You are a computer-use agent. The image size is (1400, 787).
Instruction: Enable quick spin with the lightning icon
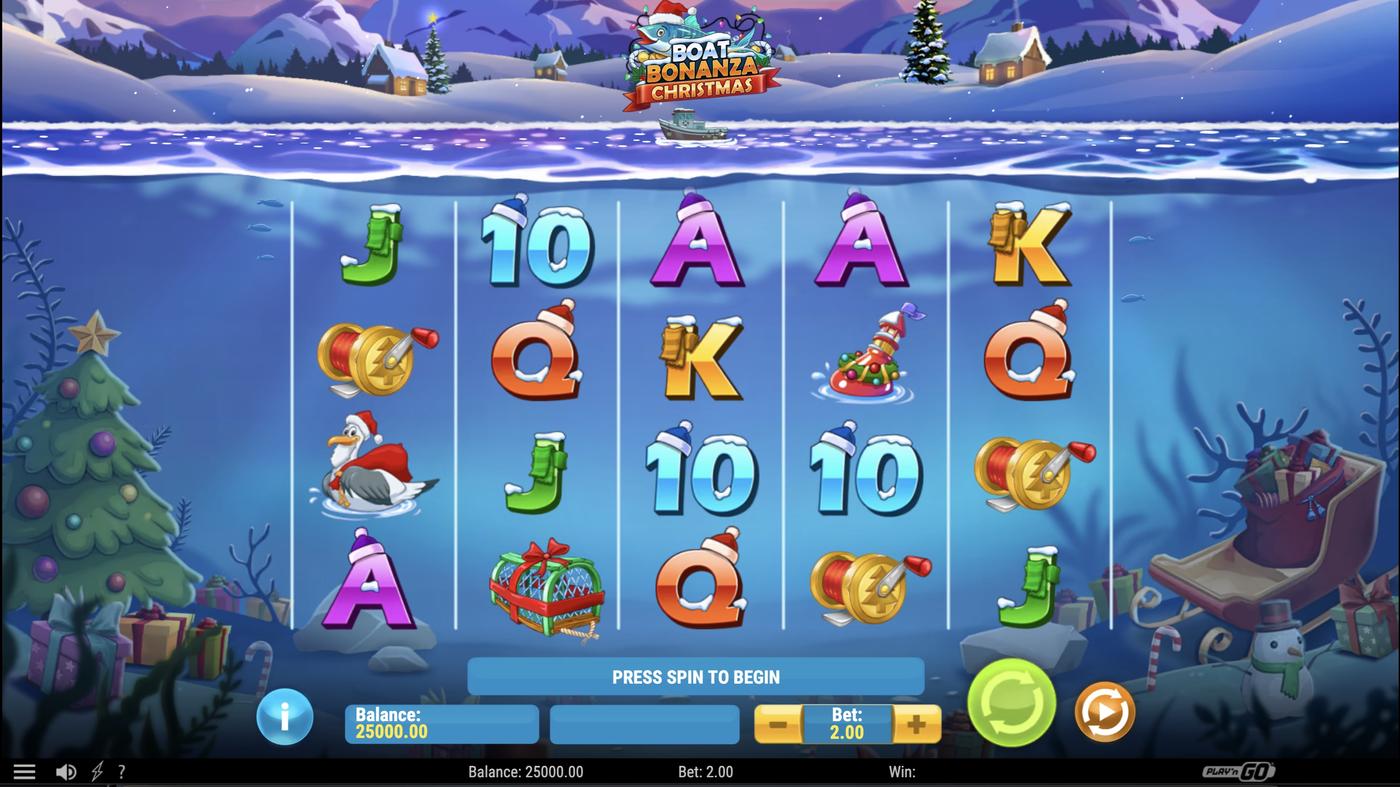click(95, 770)
